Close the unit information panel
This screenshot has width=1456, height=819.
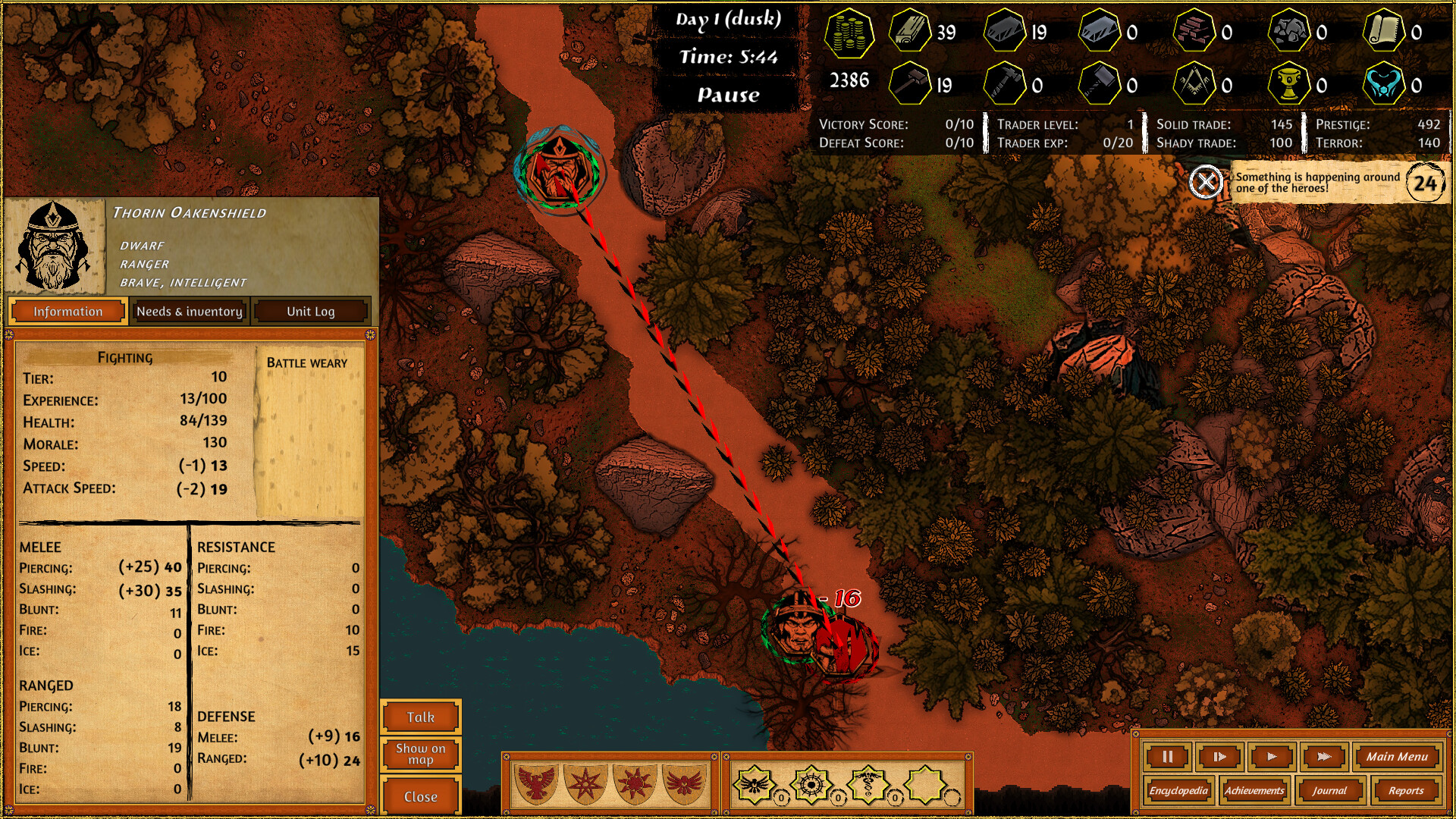tap(421, 796)
